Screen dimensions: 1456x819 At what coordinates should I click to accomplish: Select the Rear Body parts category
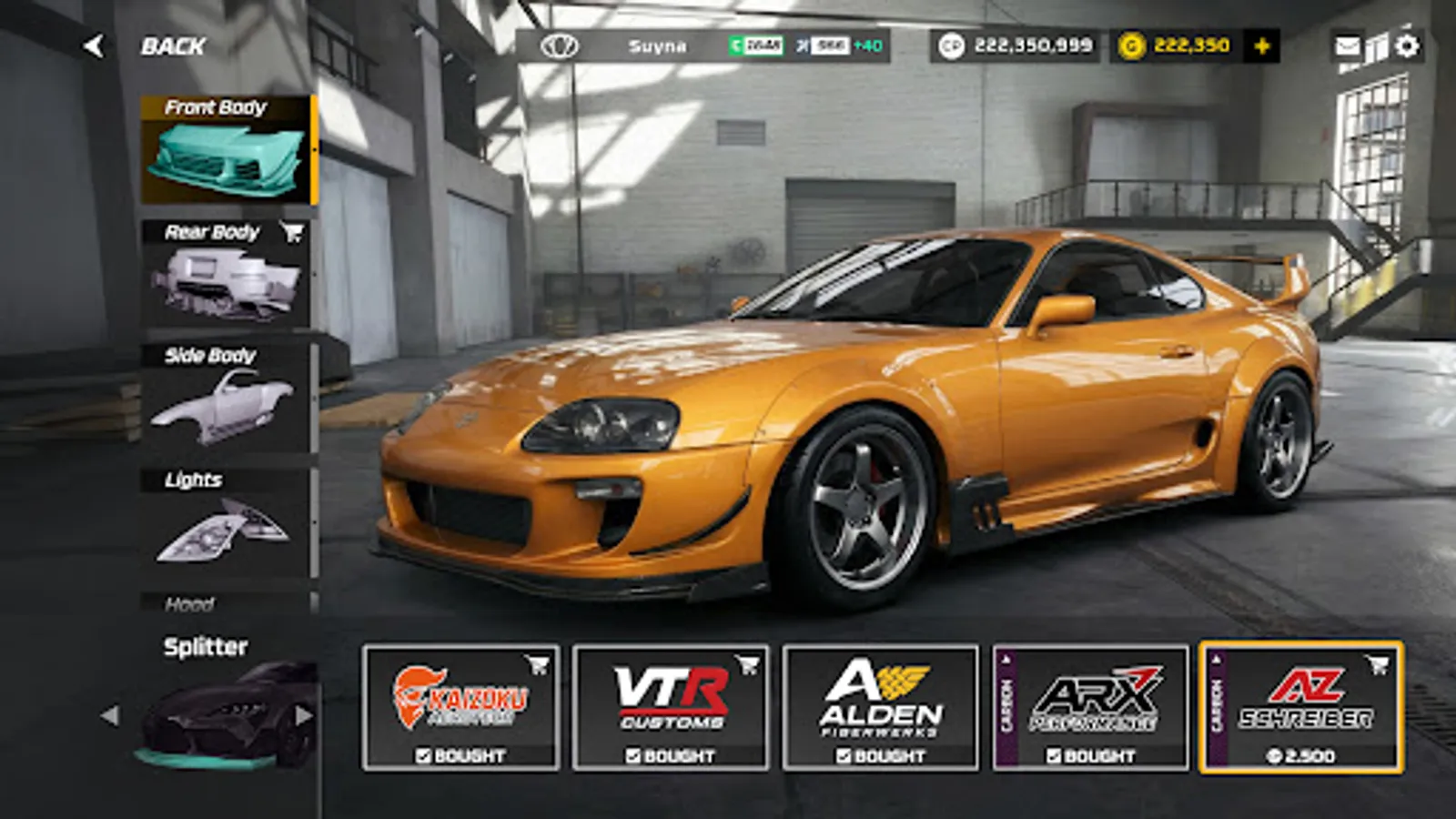point(223,273)
